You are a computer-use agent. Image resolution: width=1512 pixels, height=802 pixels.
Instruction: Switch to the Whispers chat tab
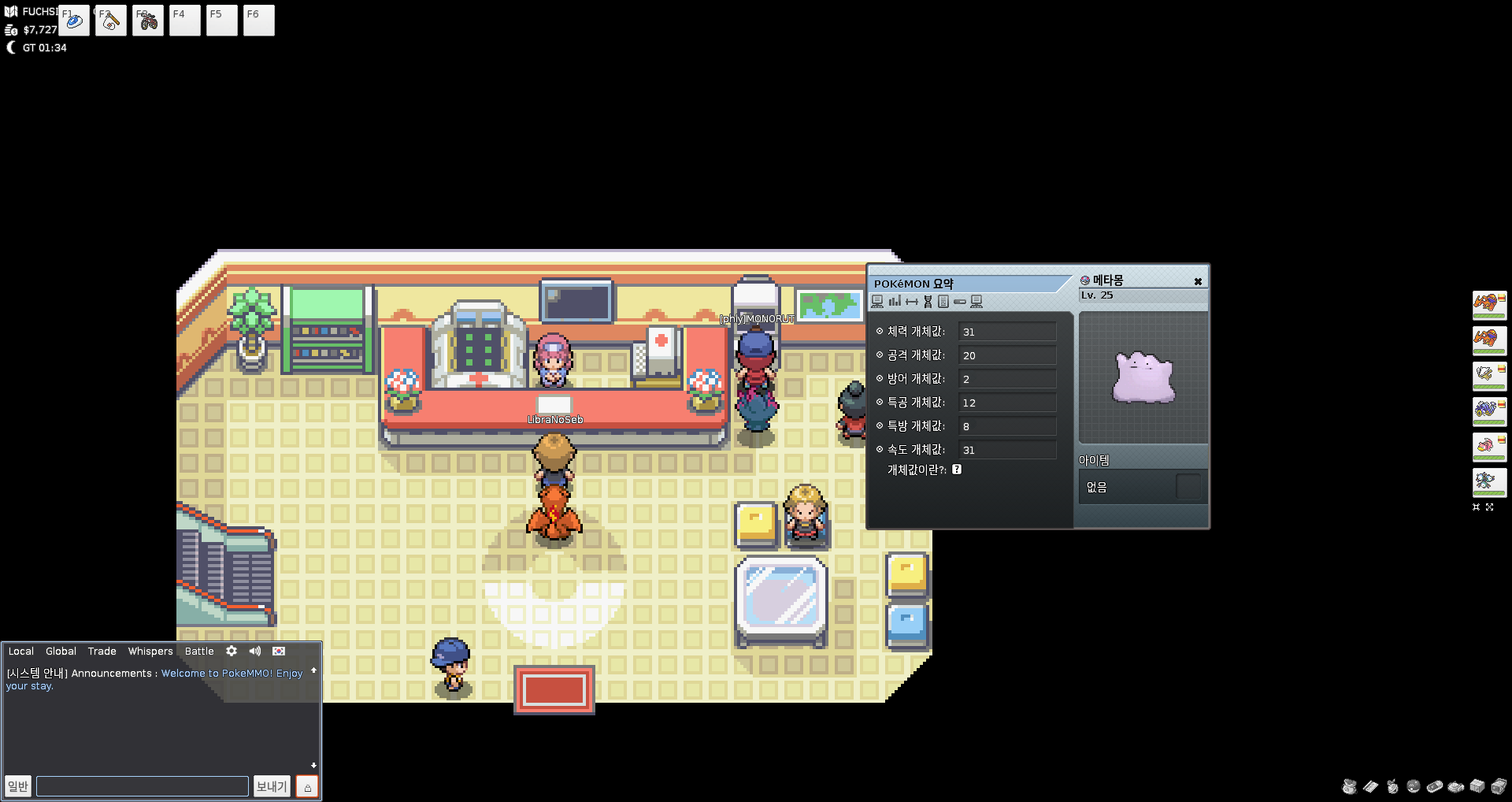[150, 652]
